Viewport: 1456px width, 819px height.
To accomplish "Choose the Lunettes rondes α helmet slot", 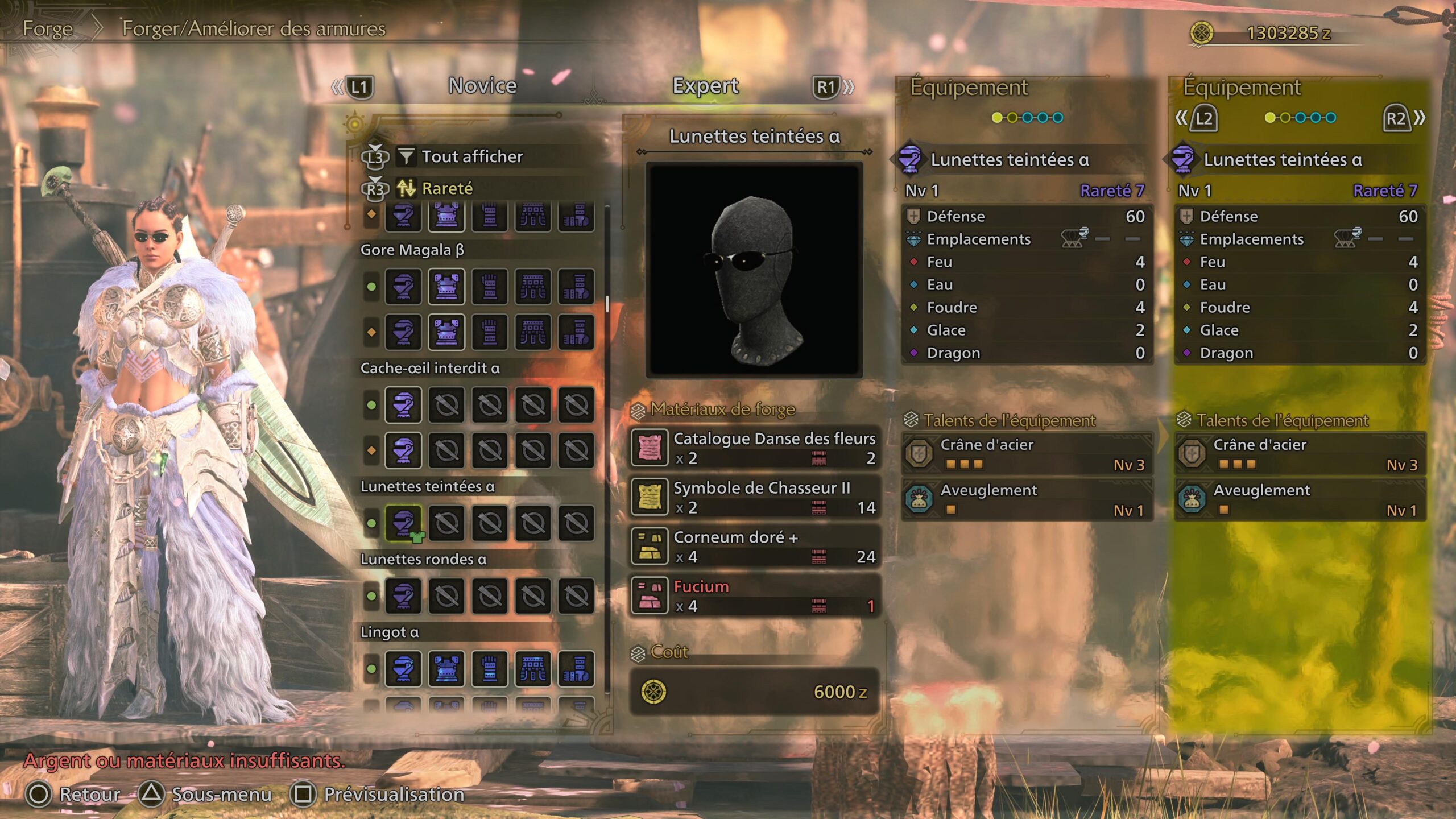I will [x=403, y=595].
